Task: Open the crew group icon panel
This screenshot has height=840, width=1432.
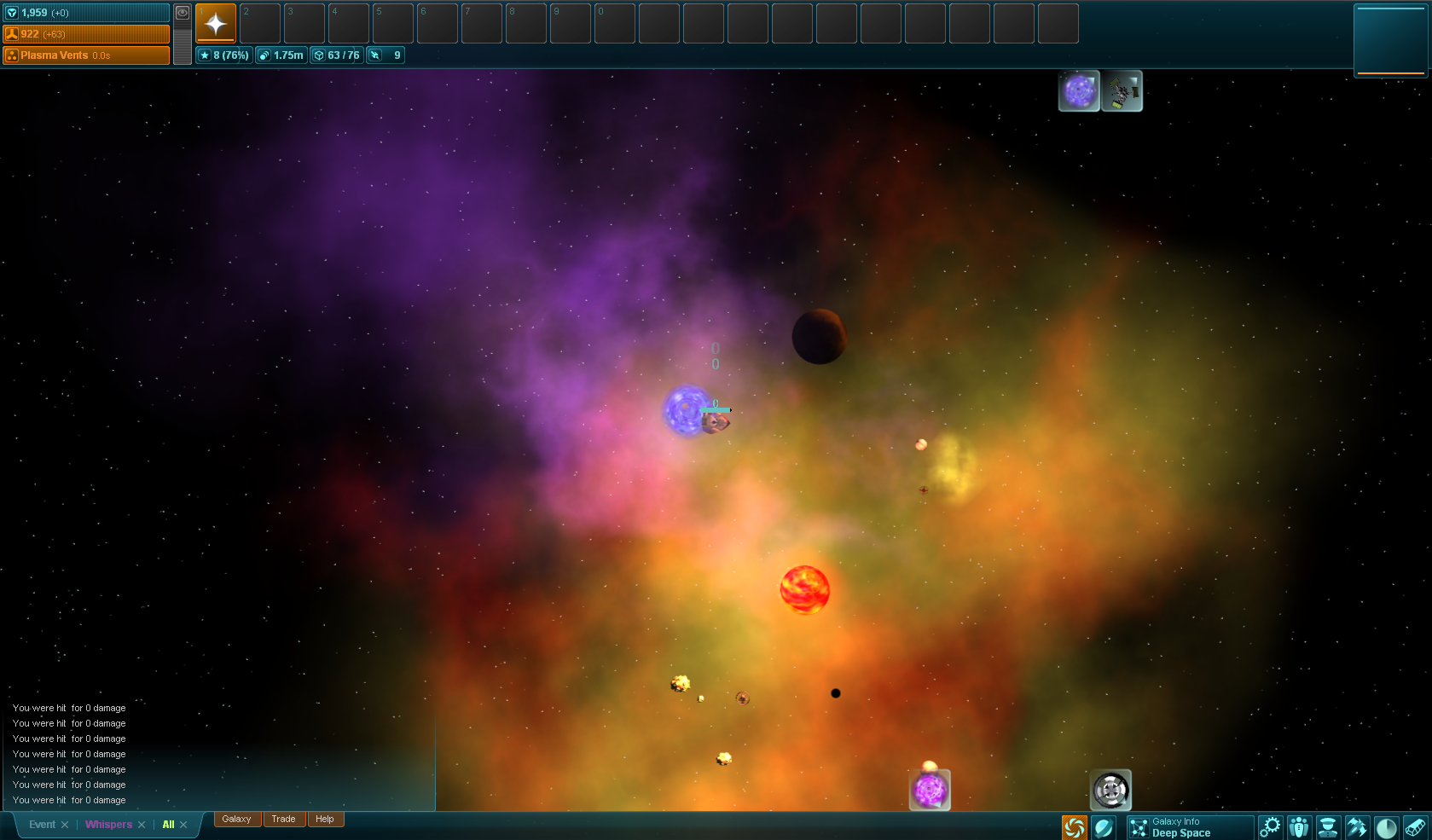Action: 1299,827
